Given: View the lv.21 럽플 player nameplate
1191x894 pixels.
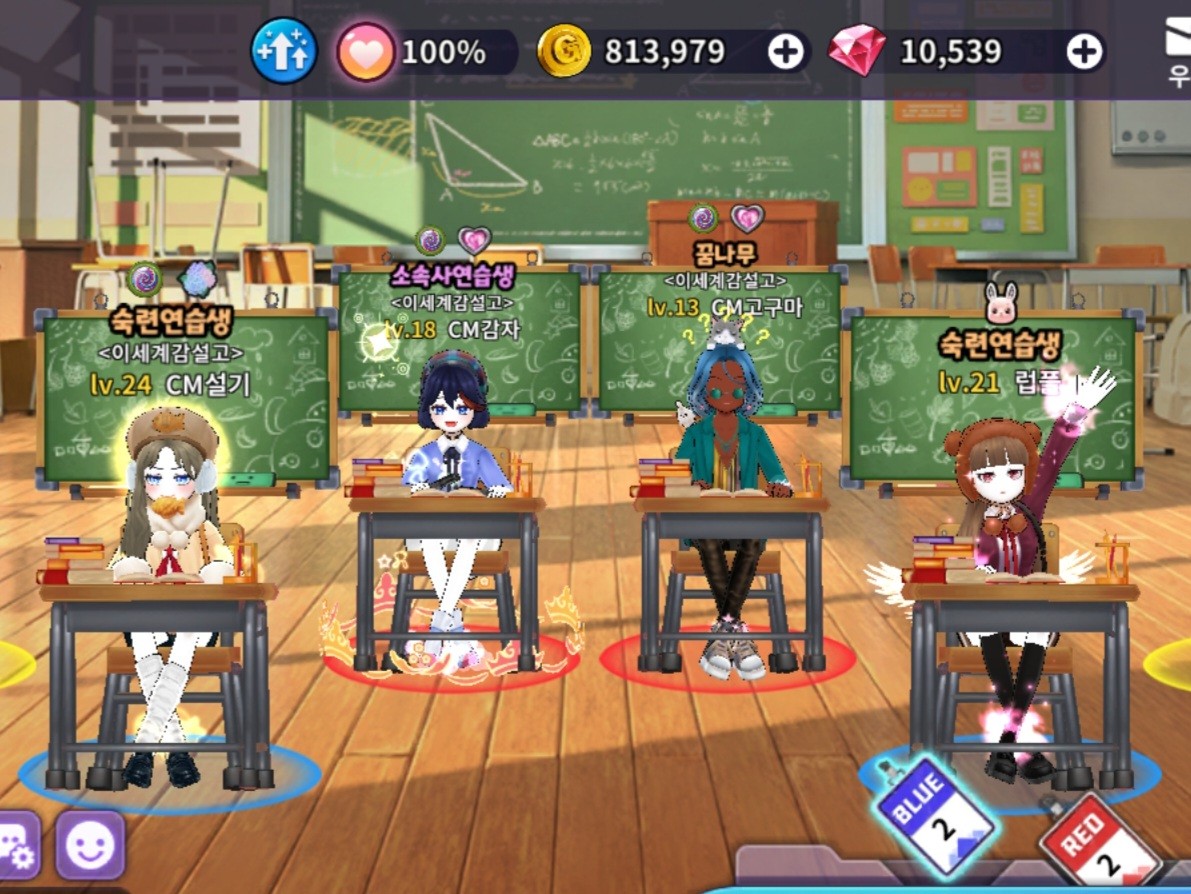Looking at the screenshot, I should [993, 382].
